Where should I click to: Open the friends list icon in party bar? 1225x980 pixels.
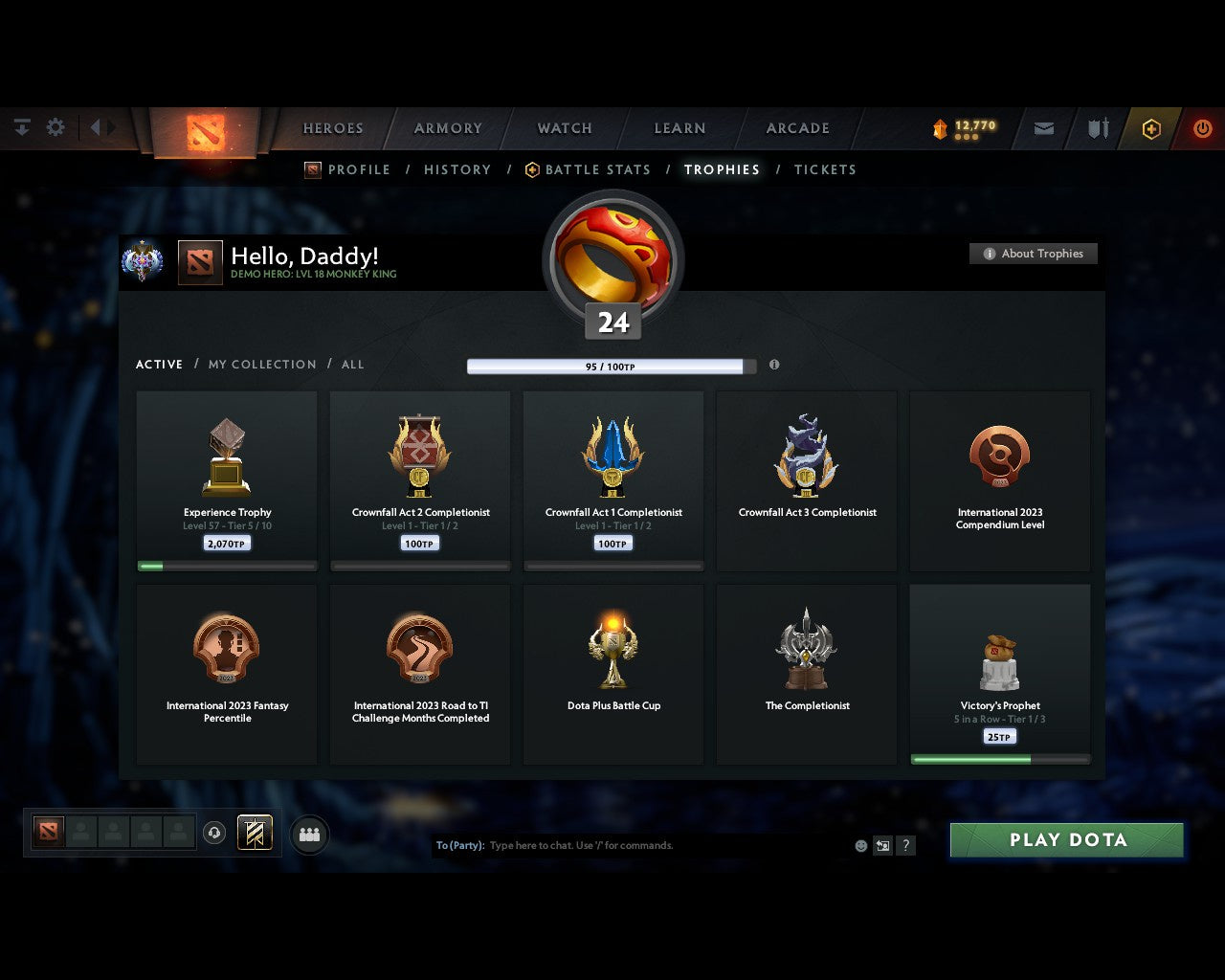click(308, 834)
